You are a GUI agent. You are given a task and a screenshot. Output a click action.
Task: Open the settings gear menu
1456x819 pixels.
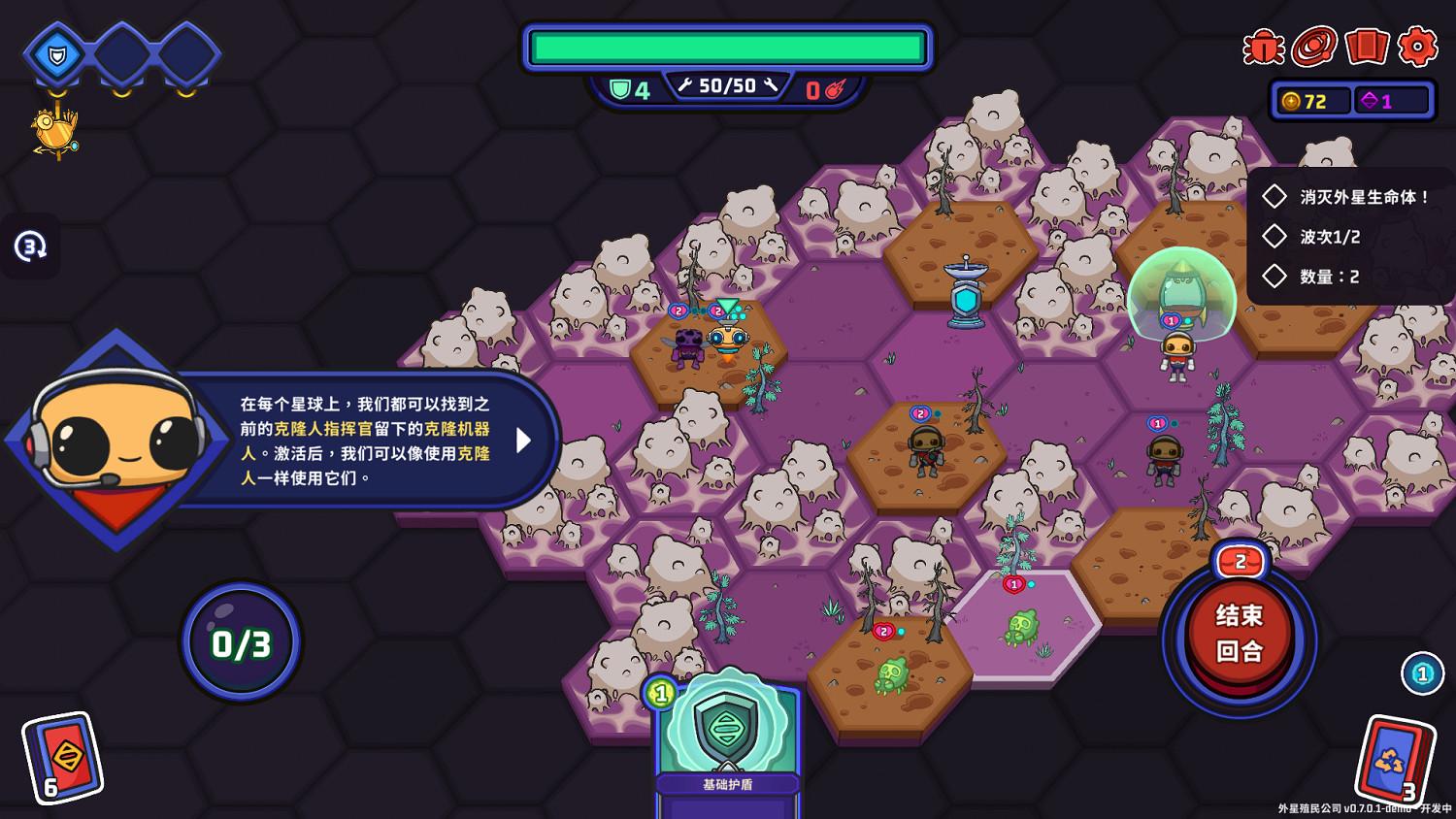point(1418,47)
